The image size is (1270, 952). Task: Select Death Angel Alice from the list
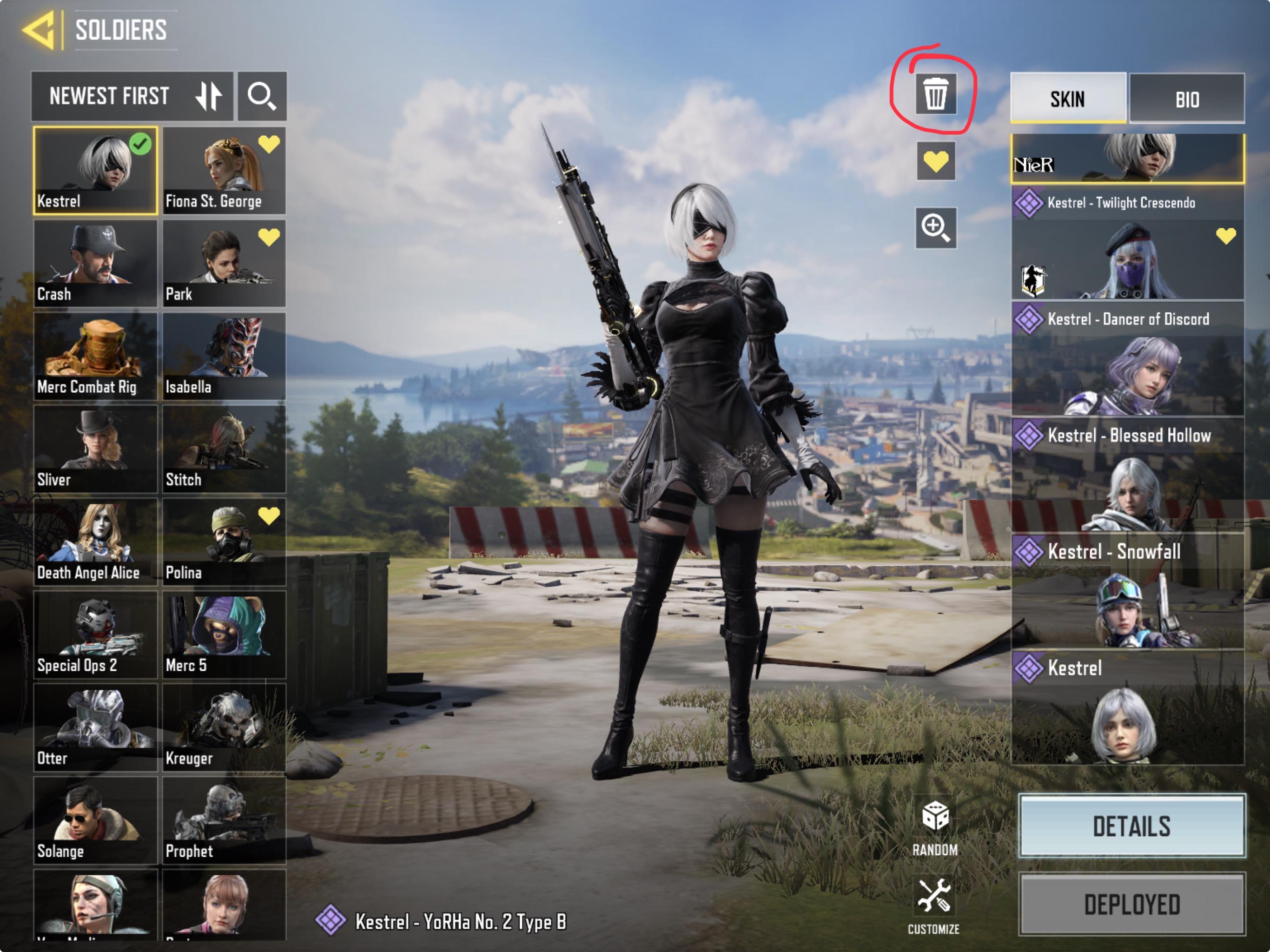point(95,542)
